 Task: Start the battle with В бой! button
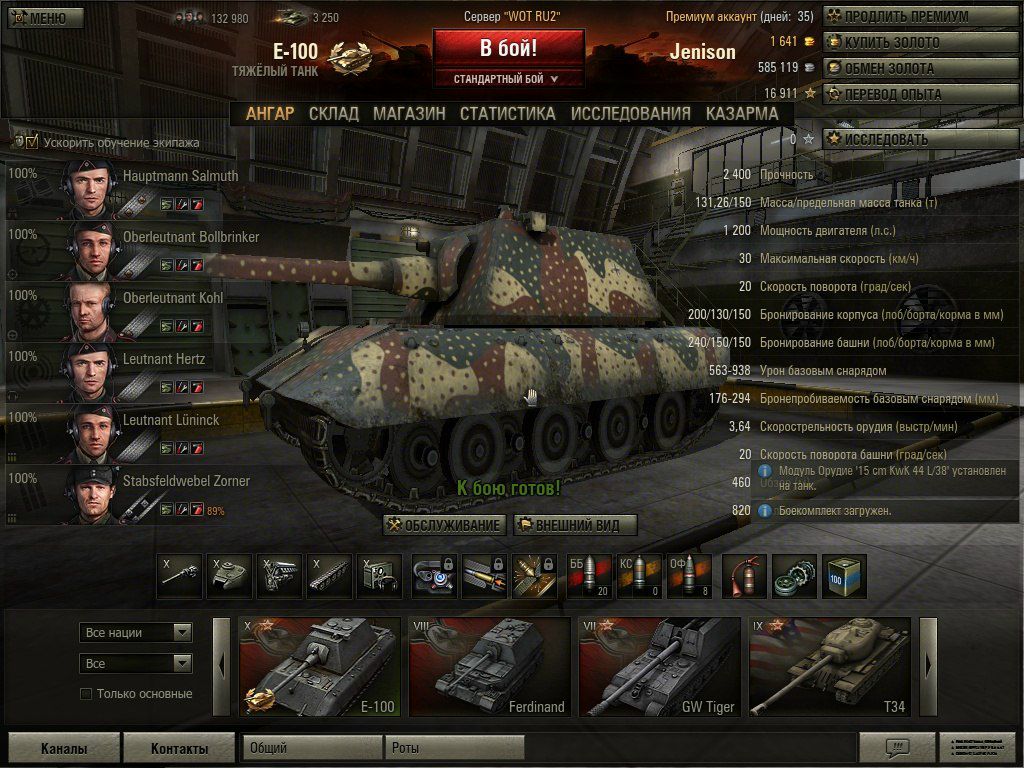coord(508,48)
